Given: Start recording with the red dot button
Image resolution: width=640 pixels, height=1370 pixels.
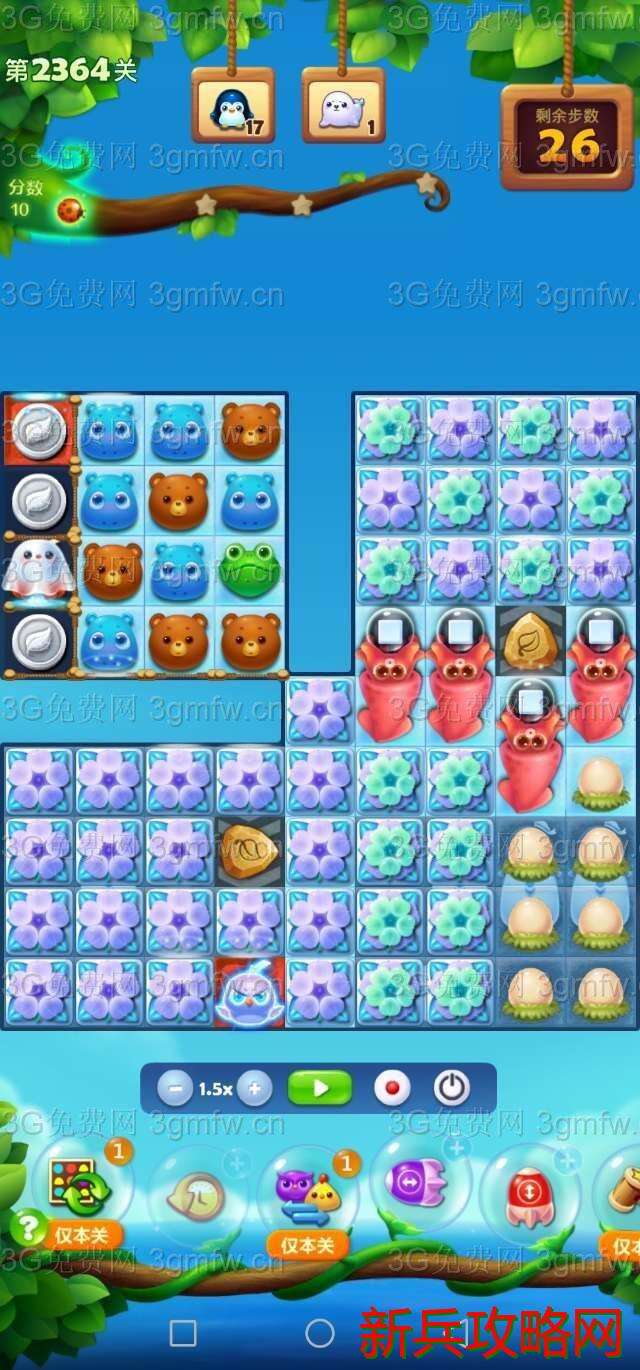Looking at the screenshot, I should (x=392, y=1088).
